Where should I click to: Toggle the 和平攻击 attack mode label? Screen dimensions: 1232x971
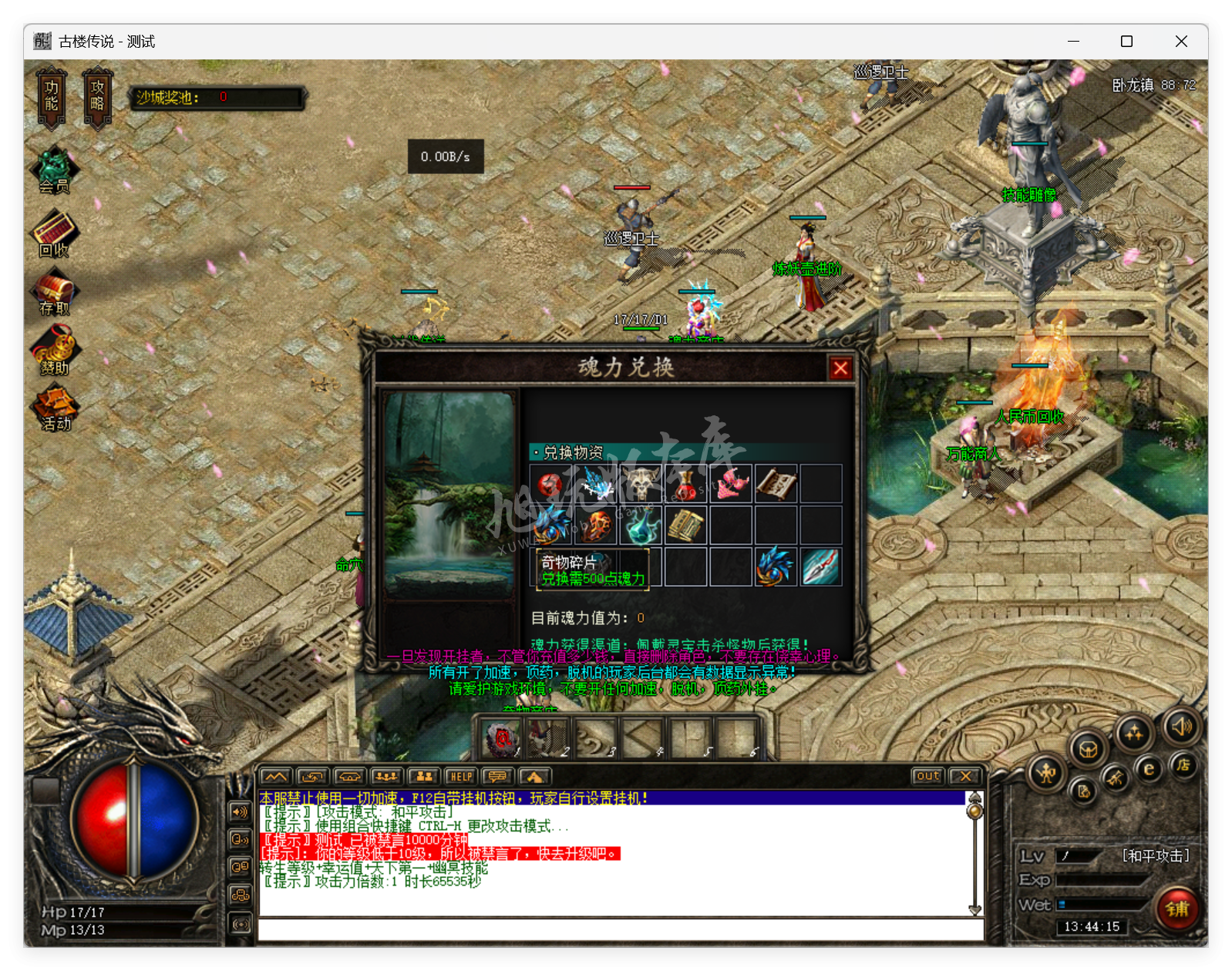coord(1156,855)
